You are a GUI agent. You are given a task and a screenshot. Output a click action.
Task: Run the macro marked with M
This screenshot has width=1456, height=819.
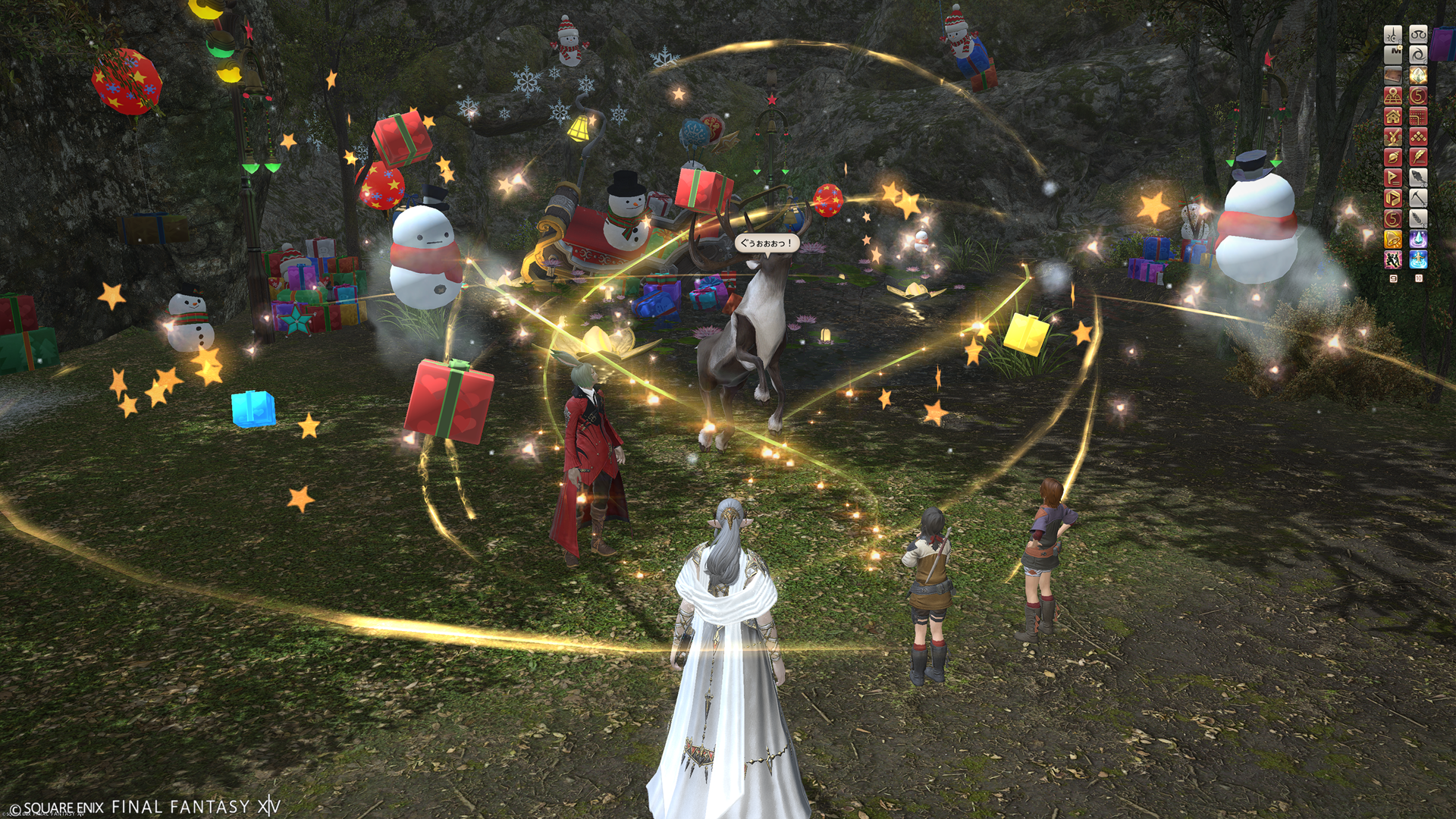(x=1393, y=55)
